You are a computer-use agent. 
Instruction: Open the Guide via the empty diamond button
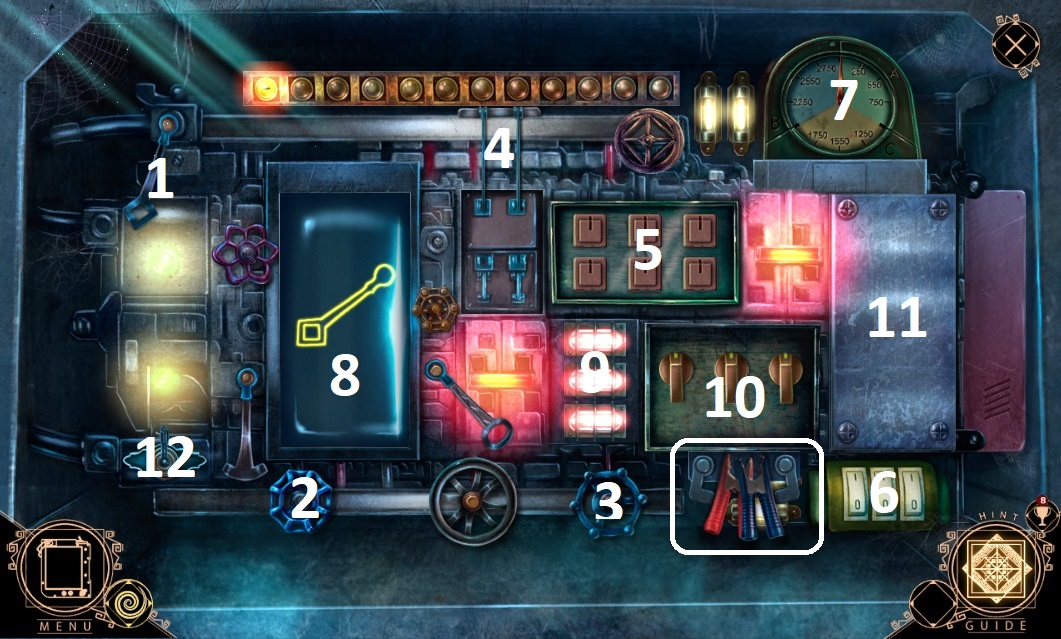click(932, 605)
